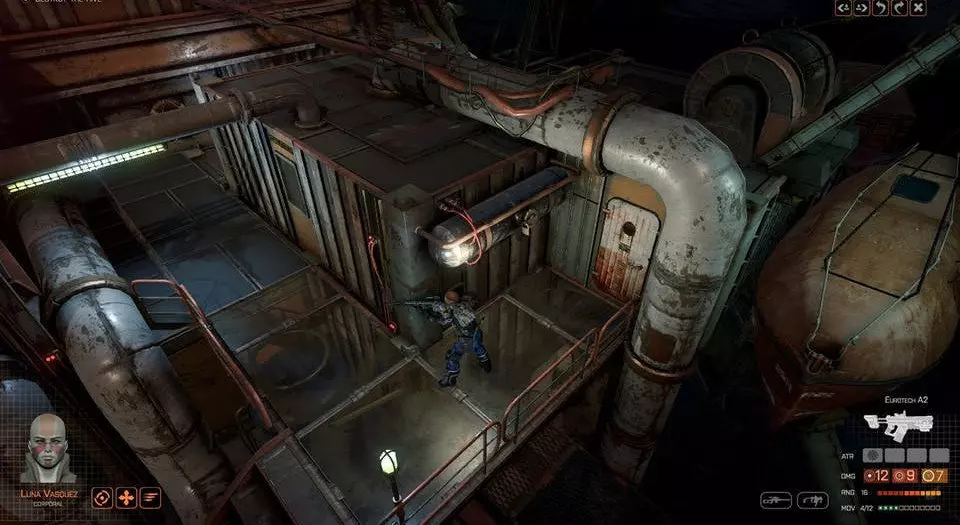Switch to the long rifle weapon slot

776,499
